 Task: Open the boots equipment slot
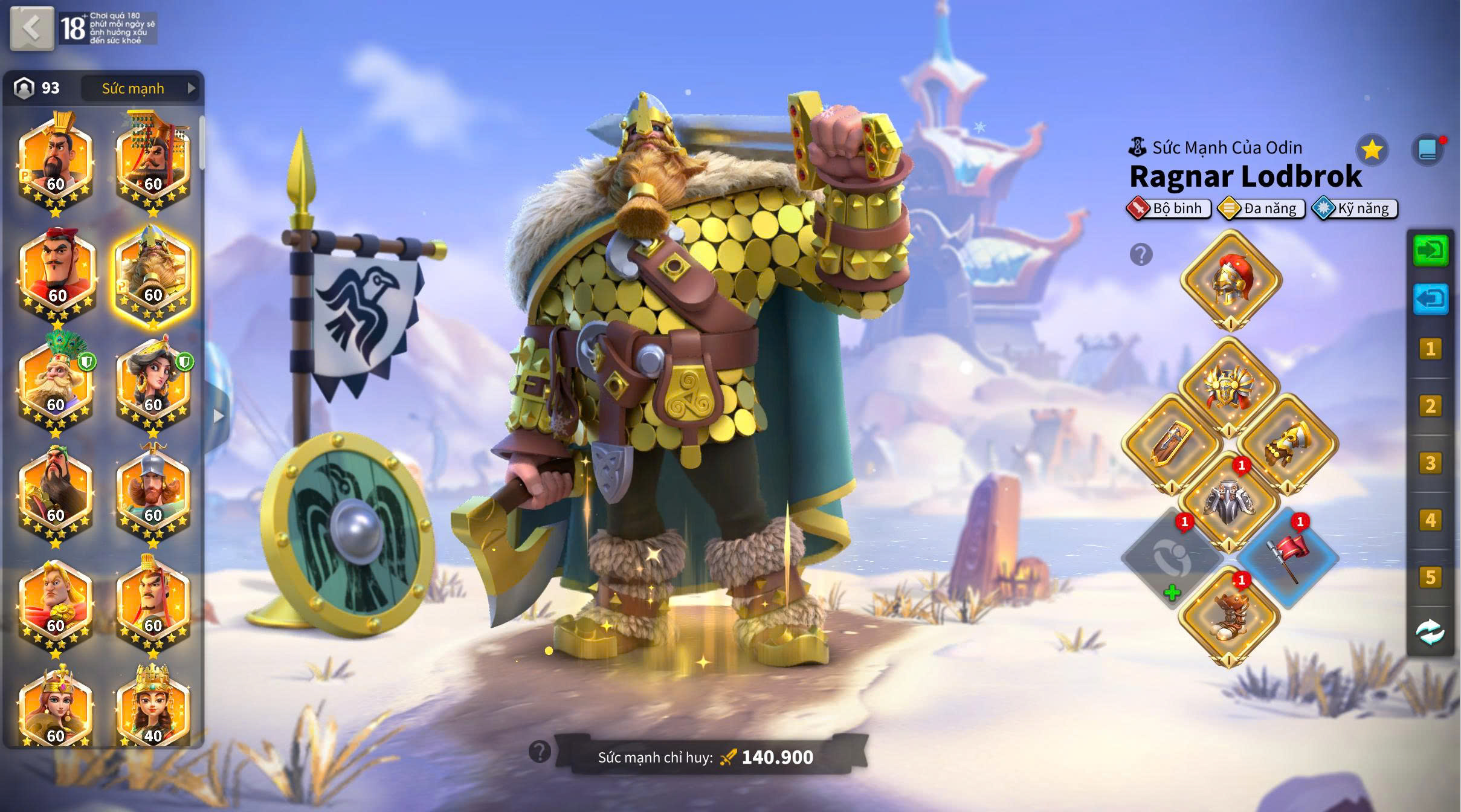1230,615
